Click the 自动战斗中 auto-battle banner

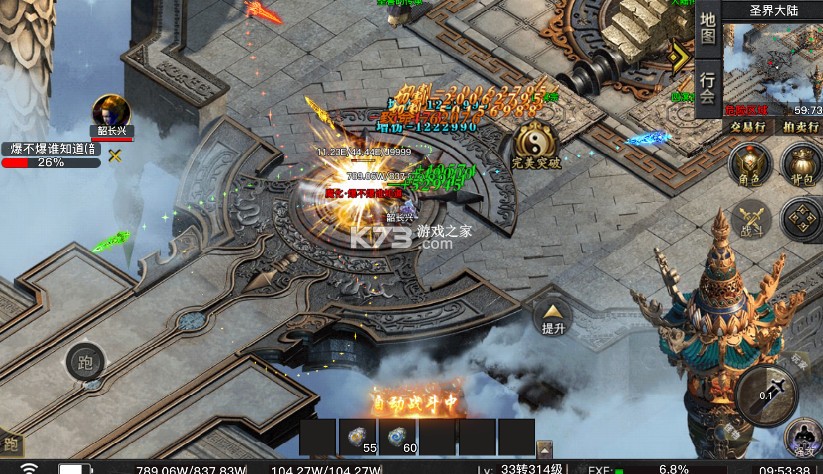tap(416, 400)
